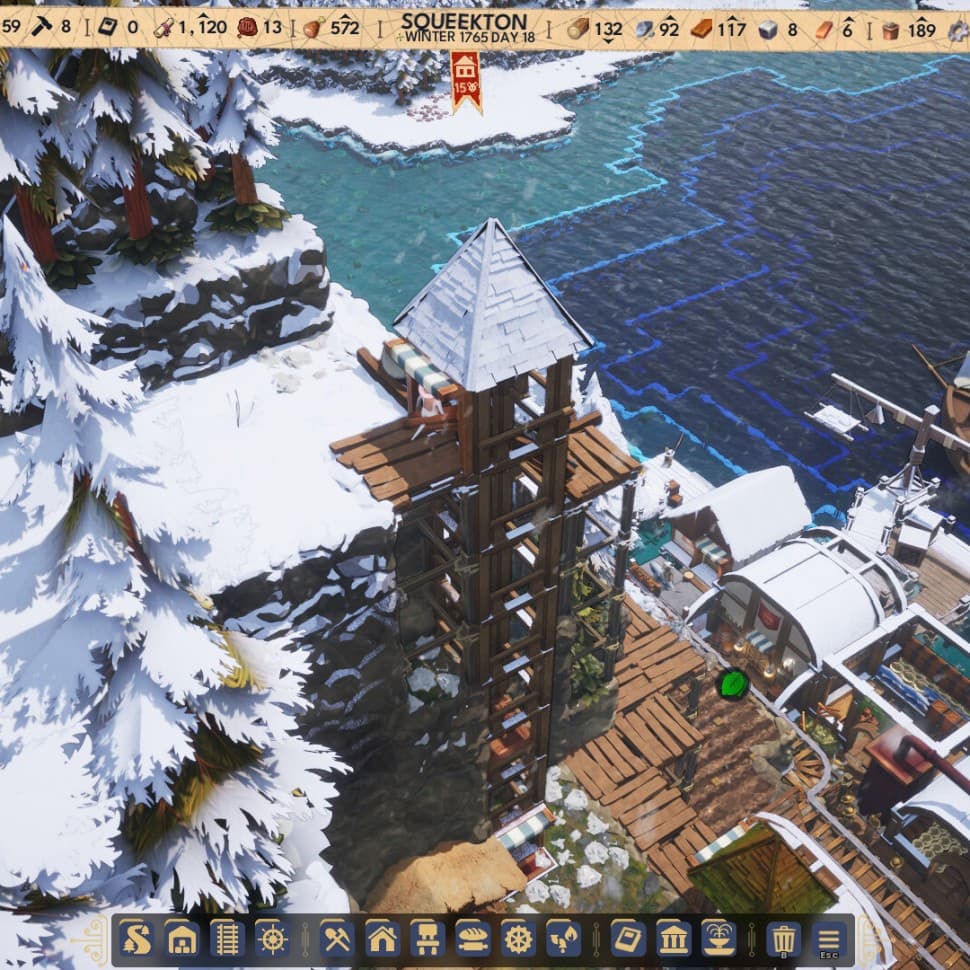Open the book icon build category
970x970 pixels.
click(x=628, y=939)
